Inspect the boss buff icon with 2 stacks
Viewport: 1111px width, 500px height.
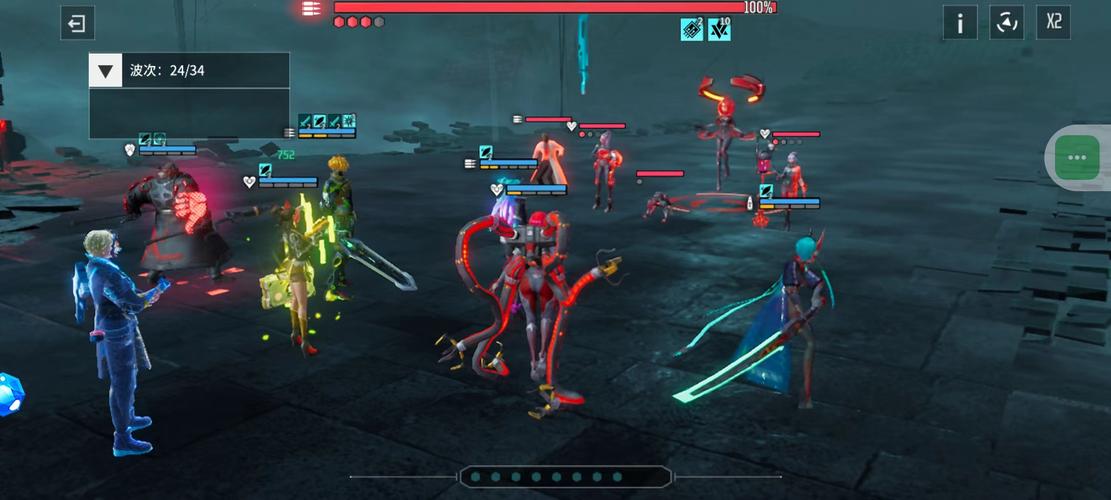click(x=692, y=30)
